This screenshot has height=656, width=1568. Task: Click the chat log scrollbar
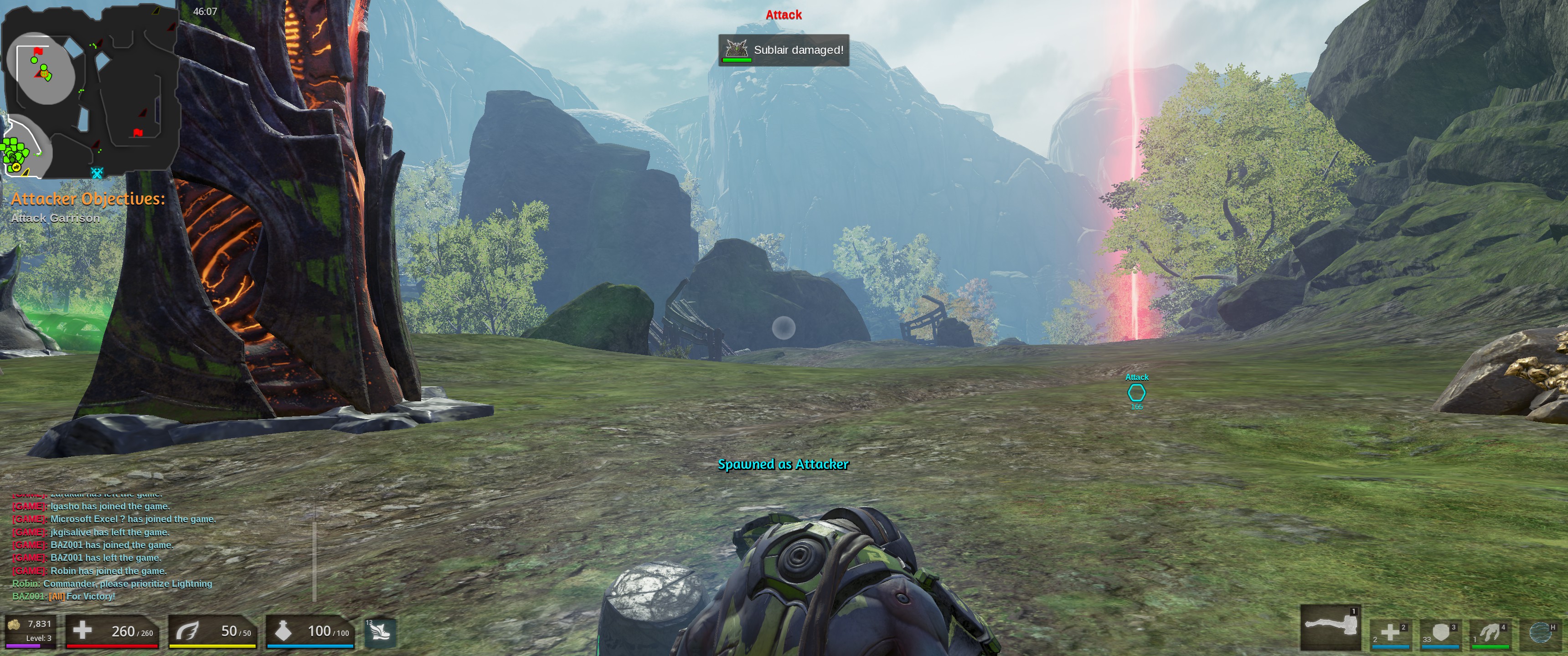[314, 554]
